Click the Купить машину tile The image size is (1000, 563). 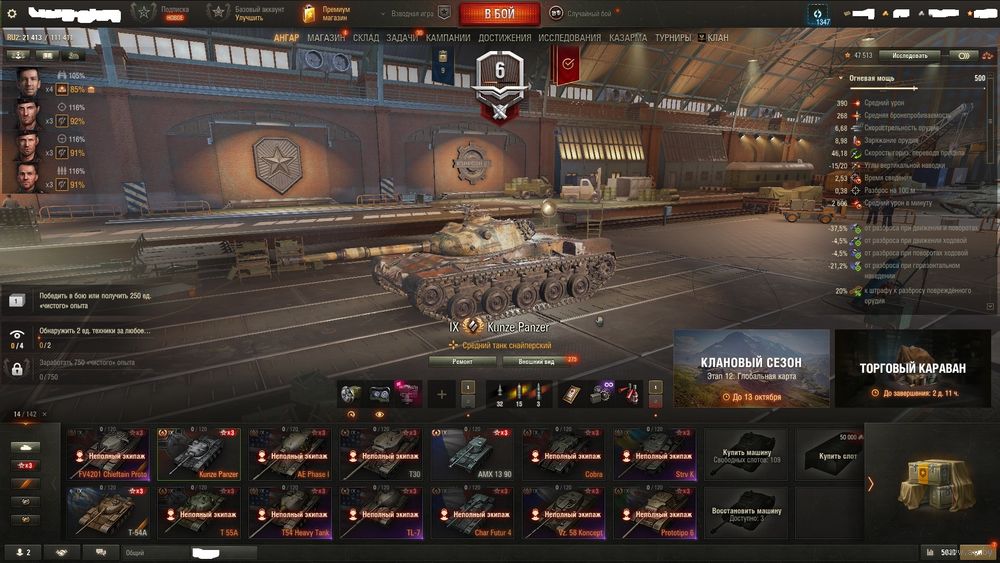745,453
